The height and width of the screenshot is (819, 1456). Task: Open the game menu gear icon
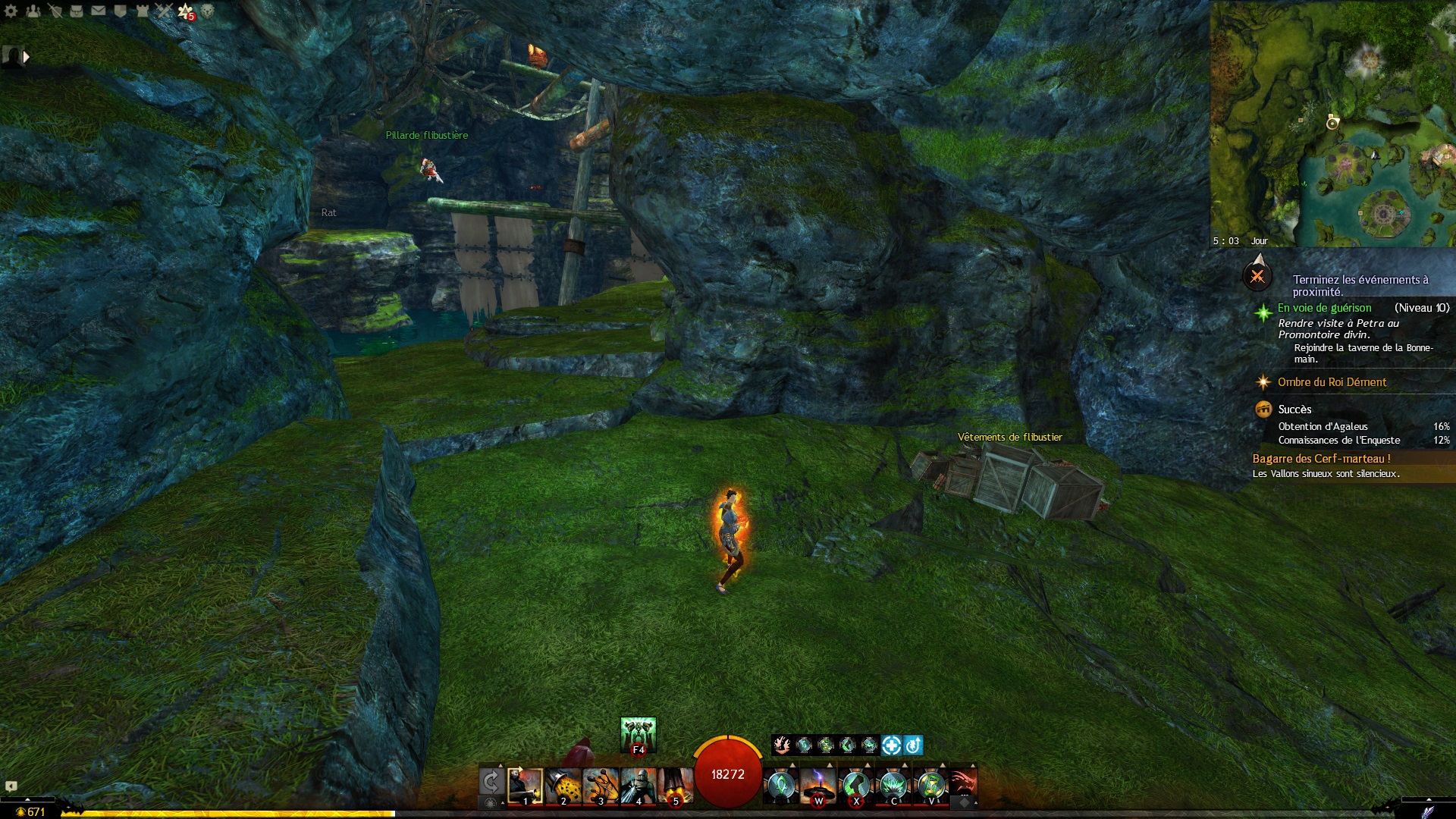(x=11, y=11)
